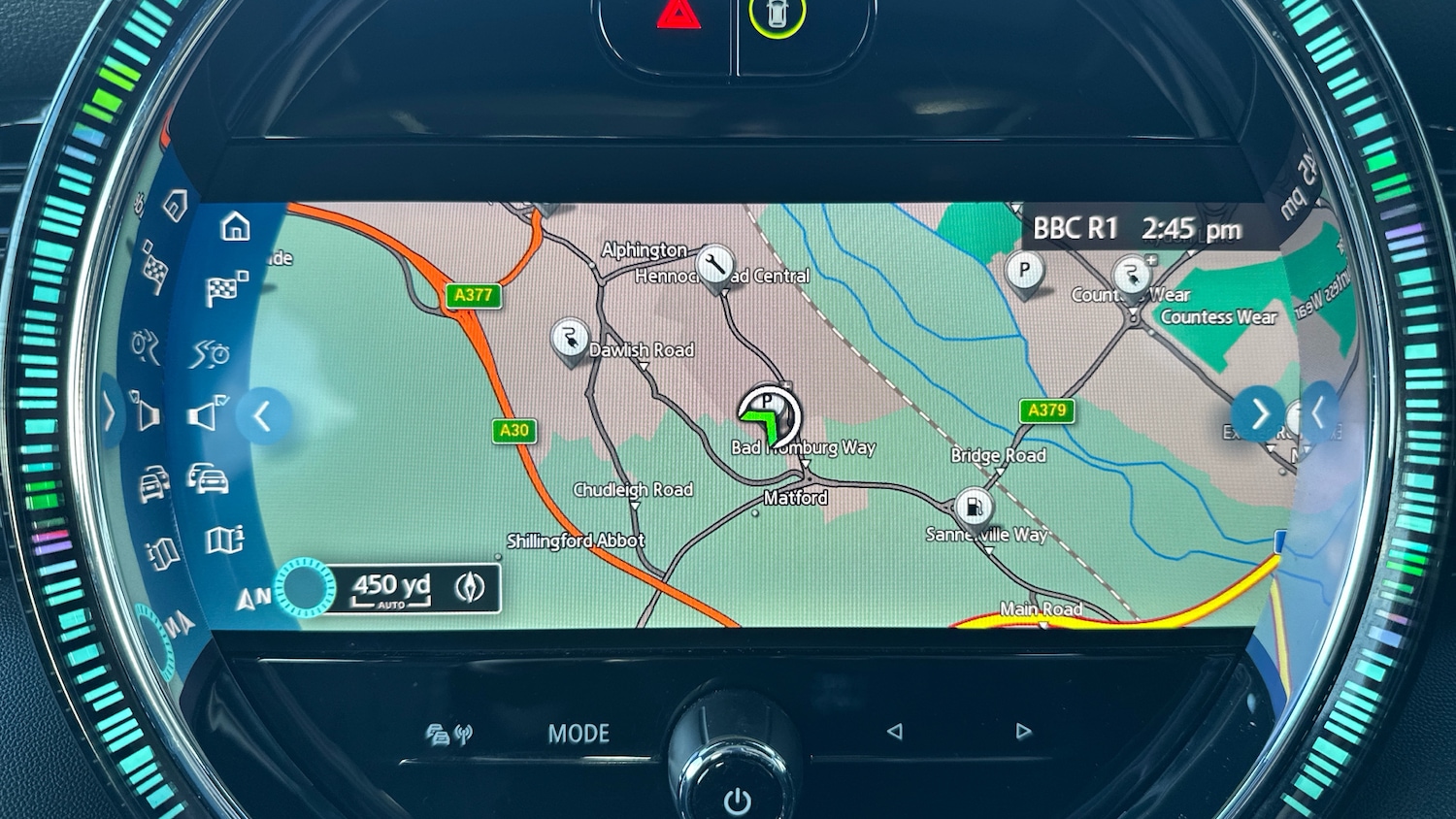
Task: Select the cyan zoom ring circle
Action: click(305, 588)
